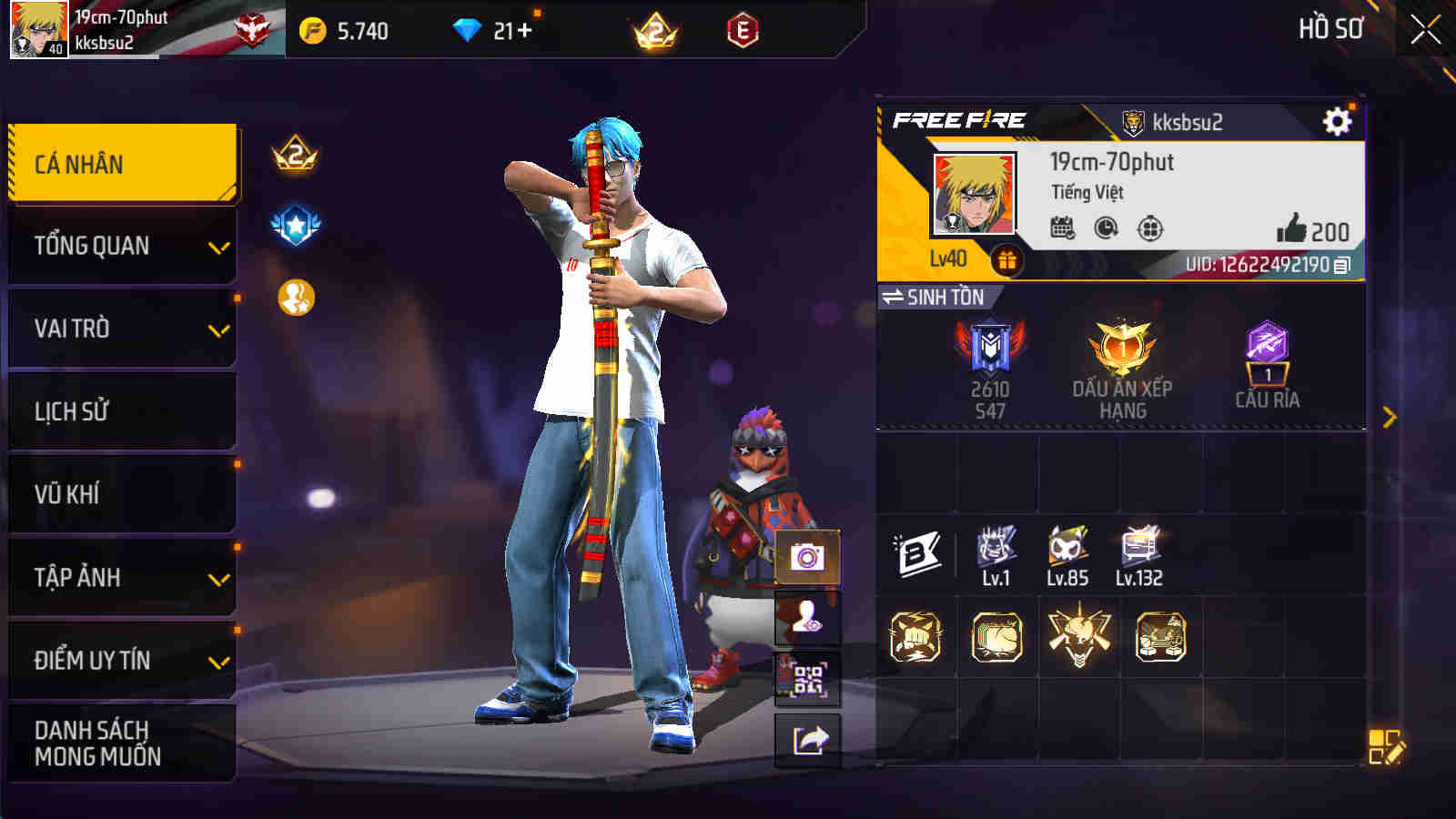Viewport: 1456px width, 819px height.
Task: Switch to the LỊCH SỬ tab
Action: [123, 410]
